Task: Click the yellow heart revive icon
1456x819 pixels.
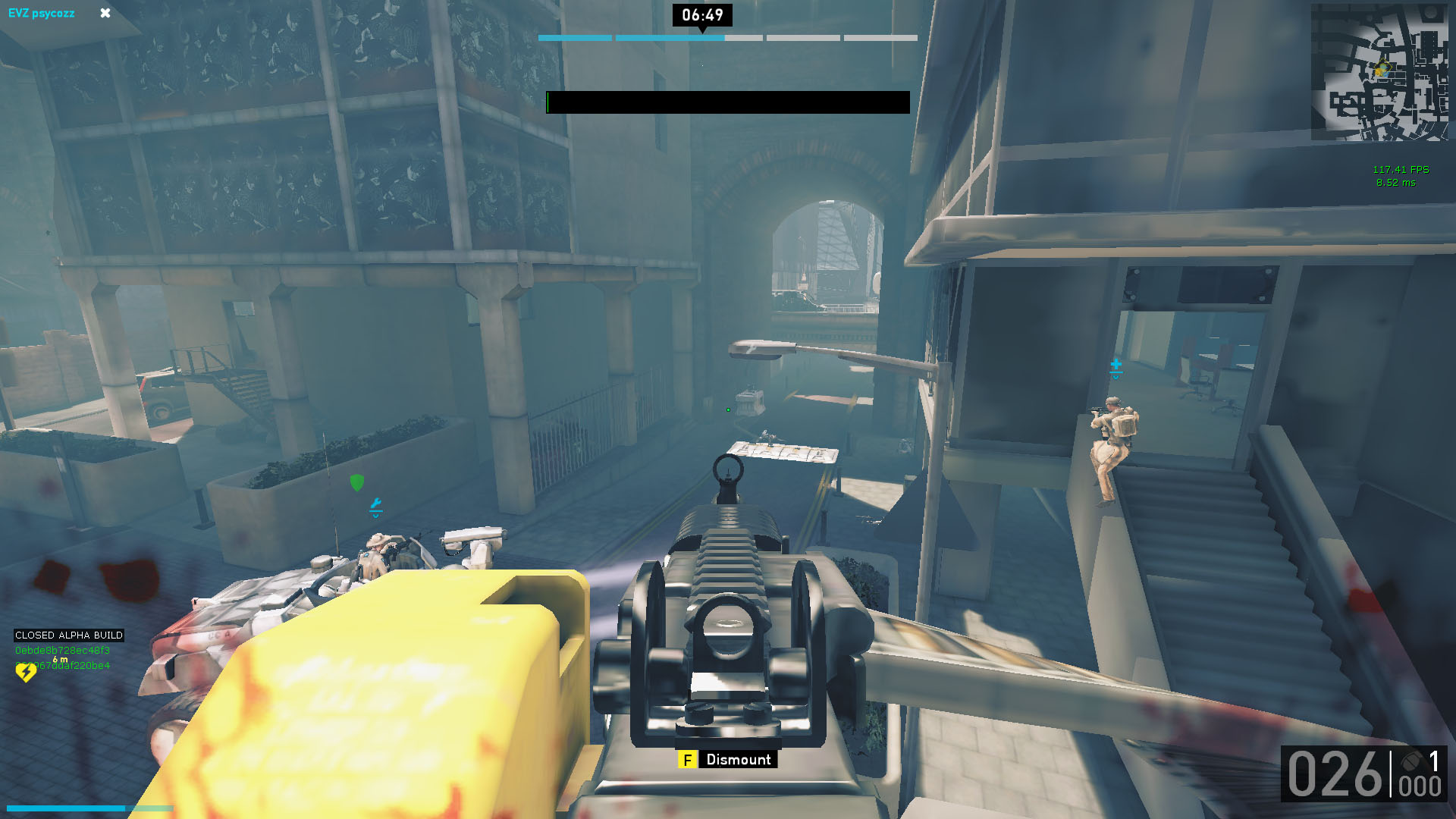Action: click(x=26, y=672)
